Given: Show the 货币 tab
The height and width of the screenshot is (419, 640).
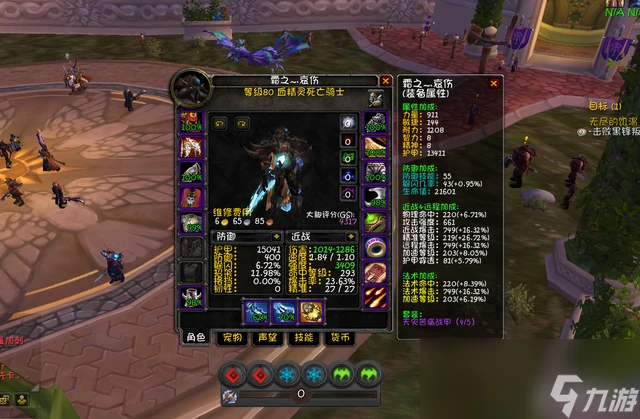Looking at the screenshot, I should 338,338.
